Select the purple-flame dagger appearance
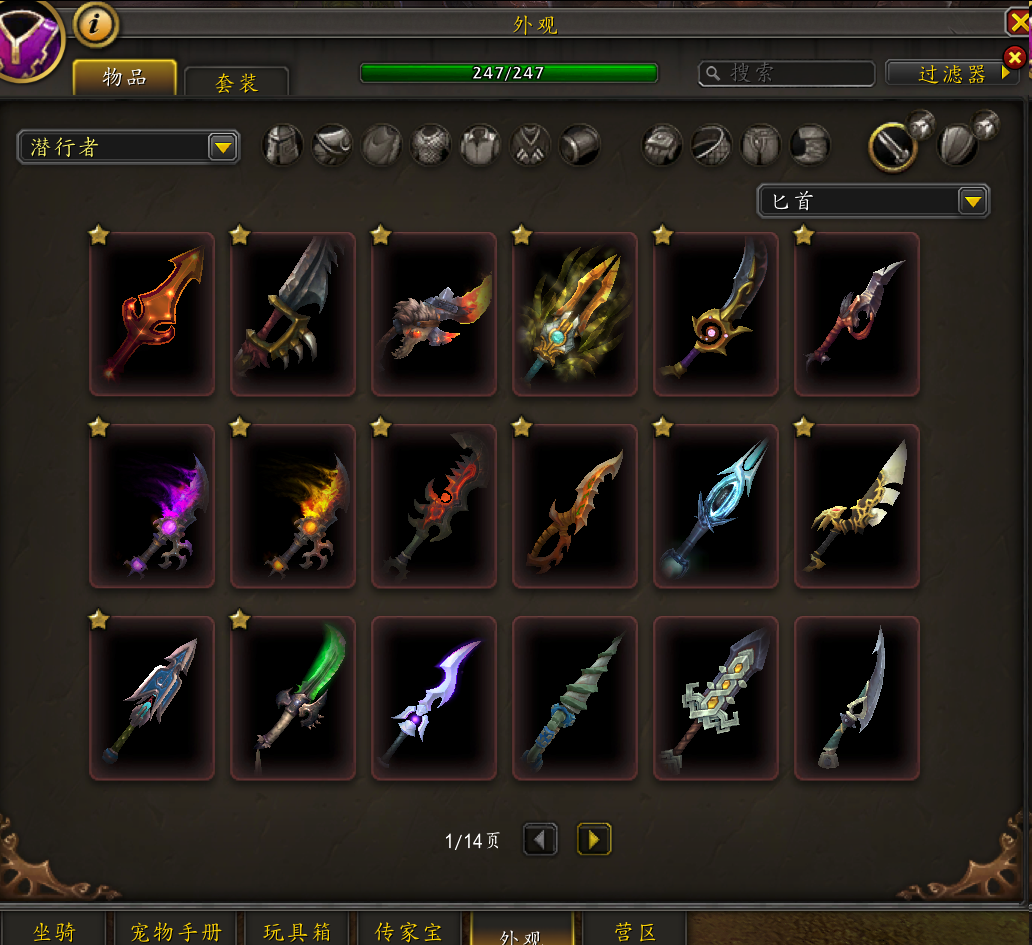Viewport: 1032px width, 945px height. tap(152, 506)
